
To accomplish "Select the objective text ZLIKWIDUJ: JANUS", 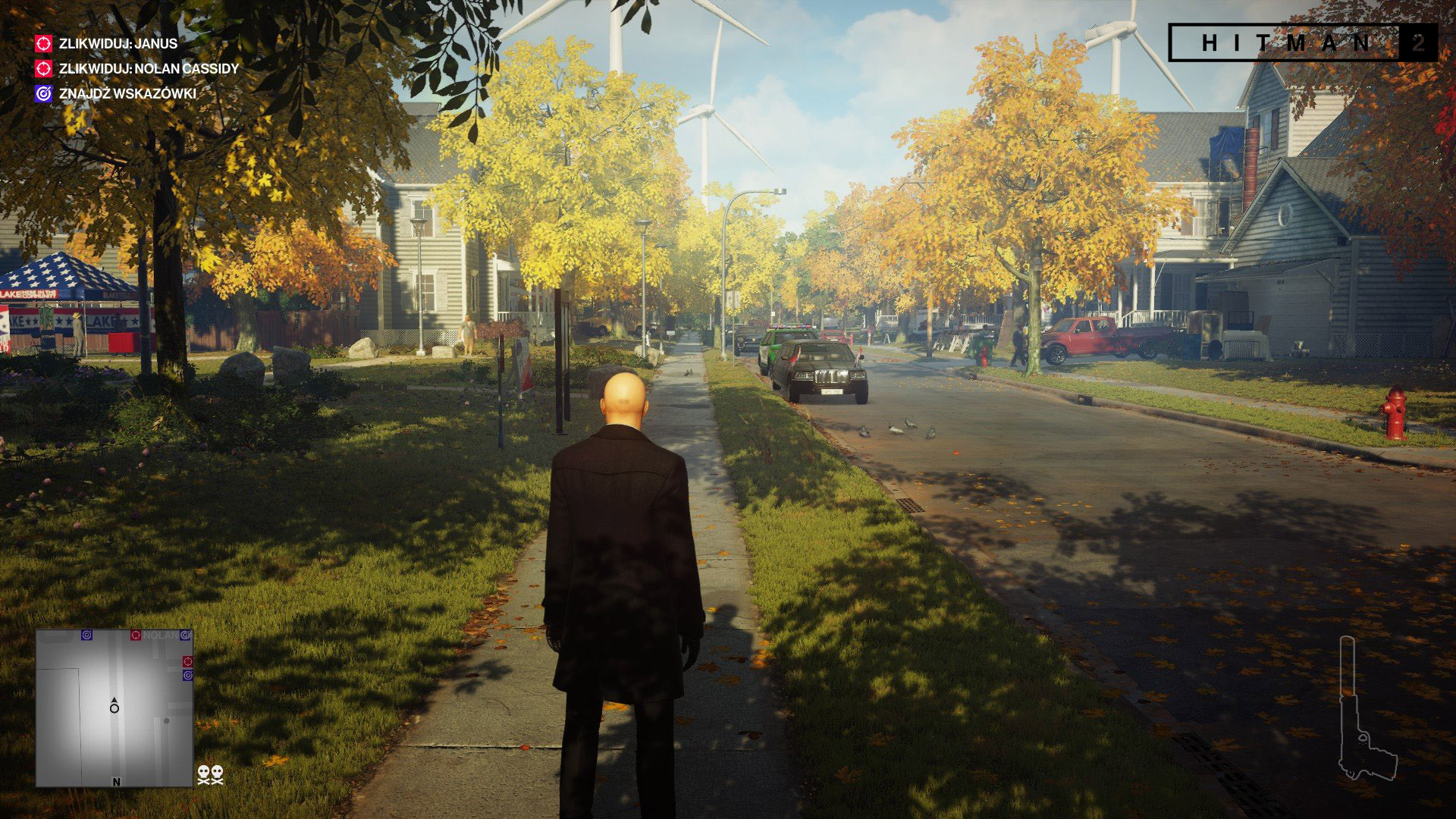I will click(x=118, y=44).
